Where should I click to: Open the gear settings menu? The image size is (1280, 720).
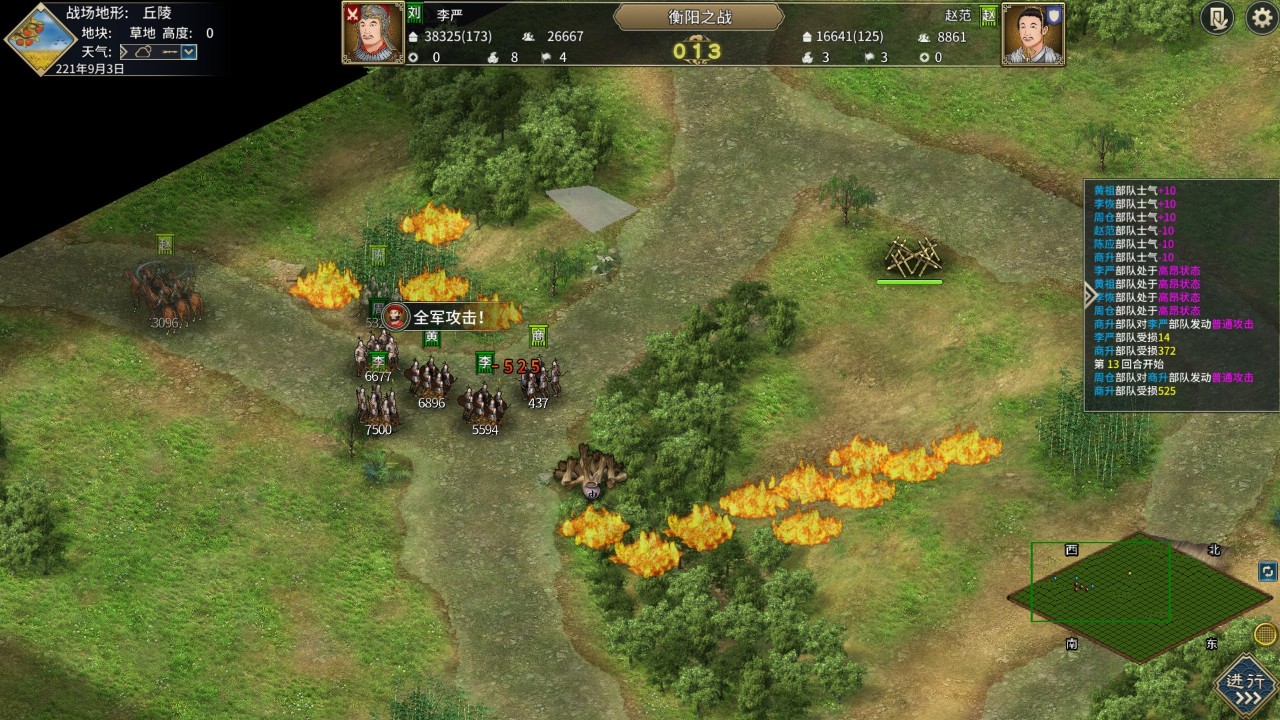(x=1261, y=19)
